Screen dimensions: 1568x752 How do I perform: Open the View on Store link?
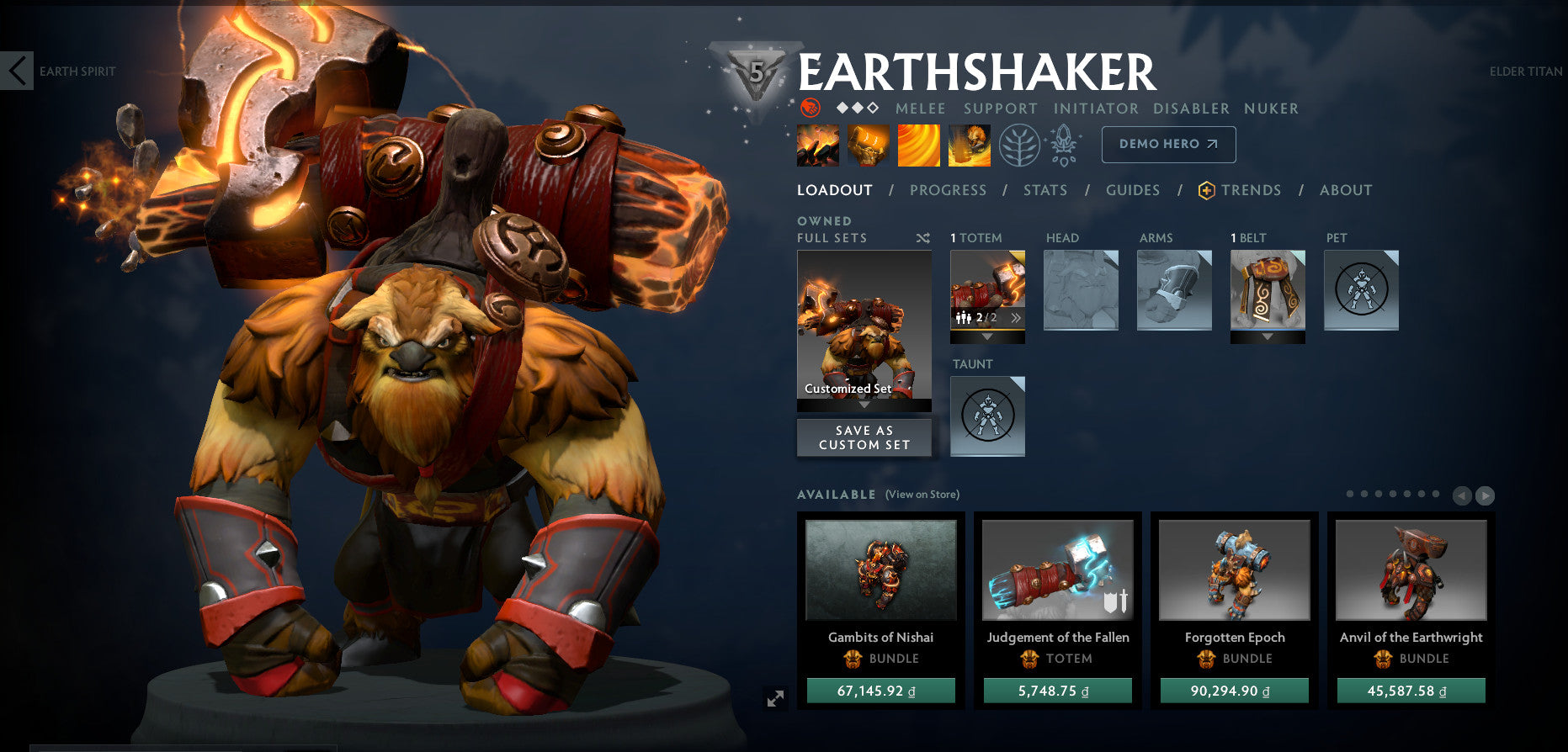point(921,495)
